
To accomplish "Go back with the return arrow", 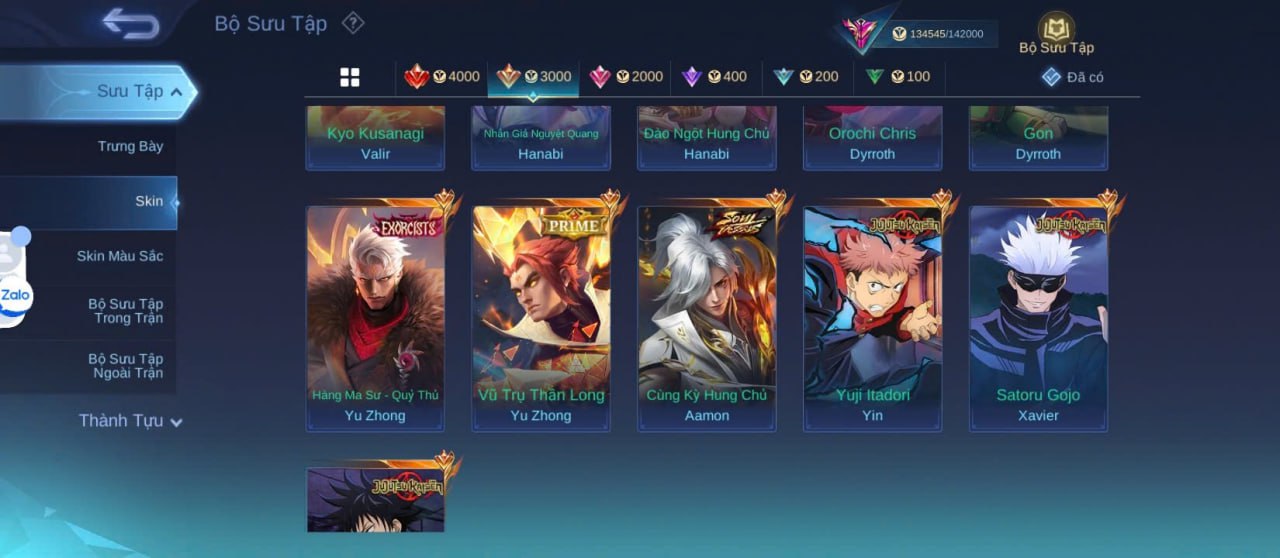I will coord(131,23).
